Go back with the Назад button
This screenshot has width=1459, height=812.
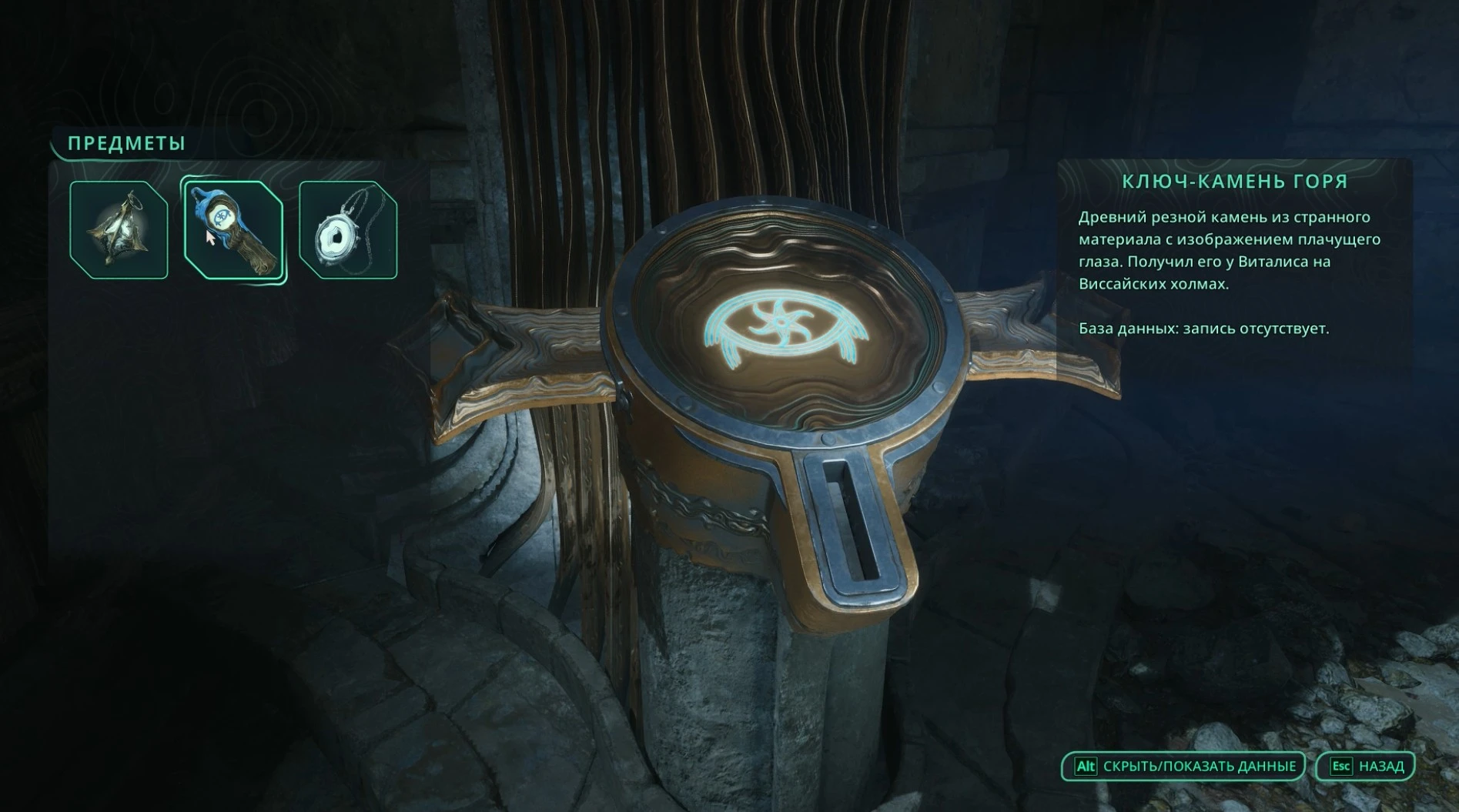click(1366, 767)
